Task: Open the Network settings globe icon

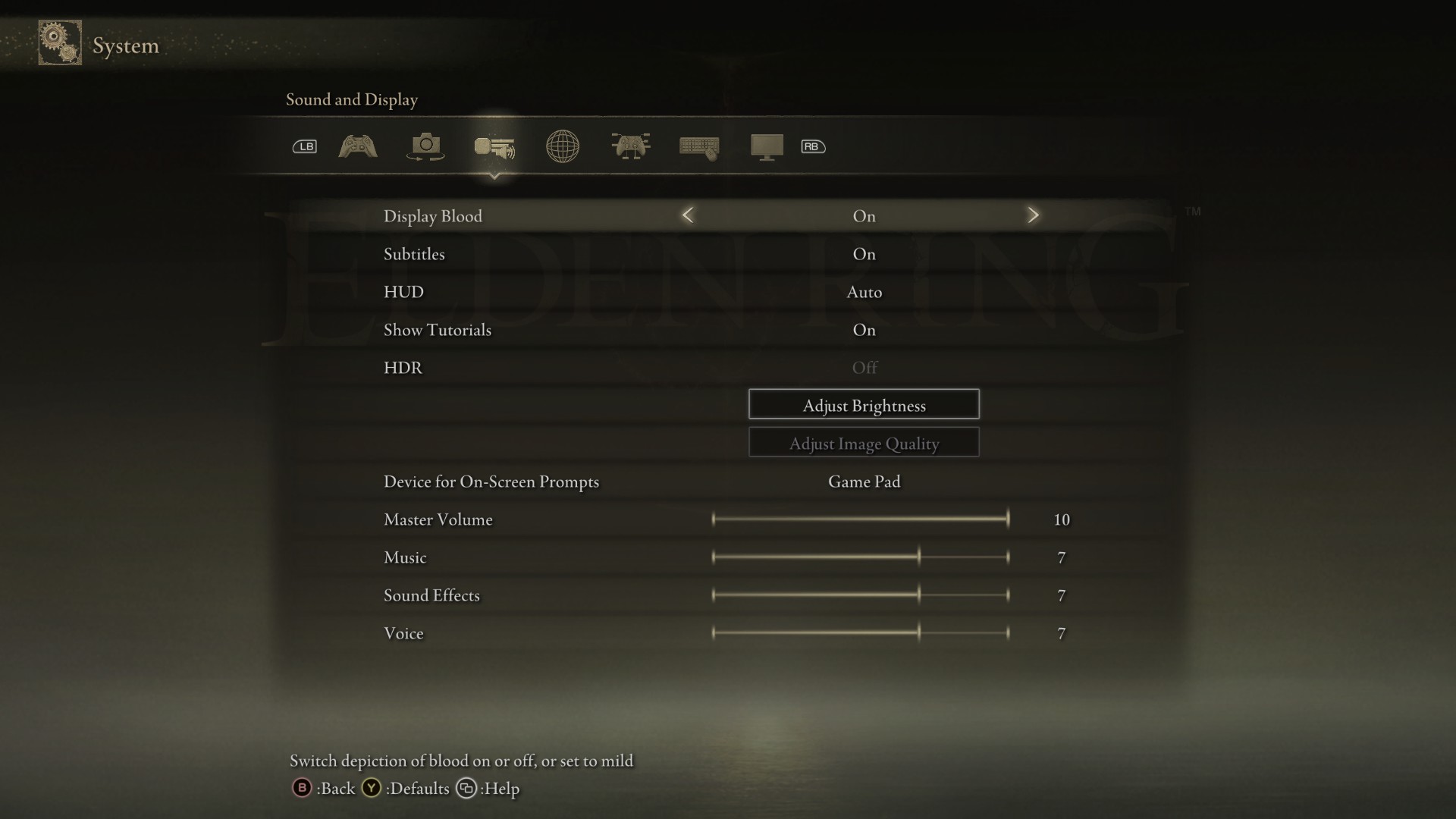Action: tap(562, 146)
